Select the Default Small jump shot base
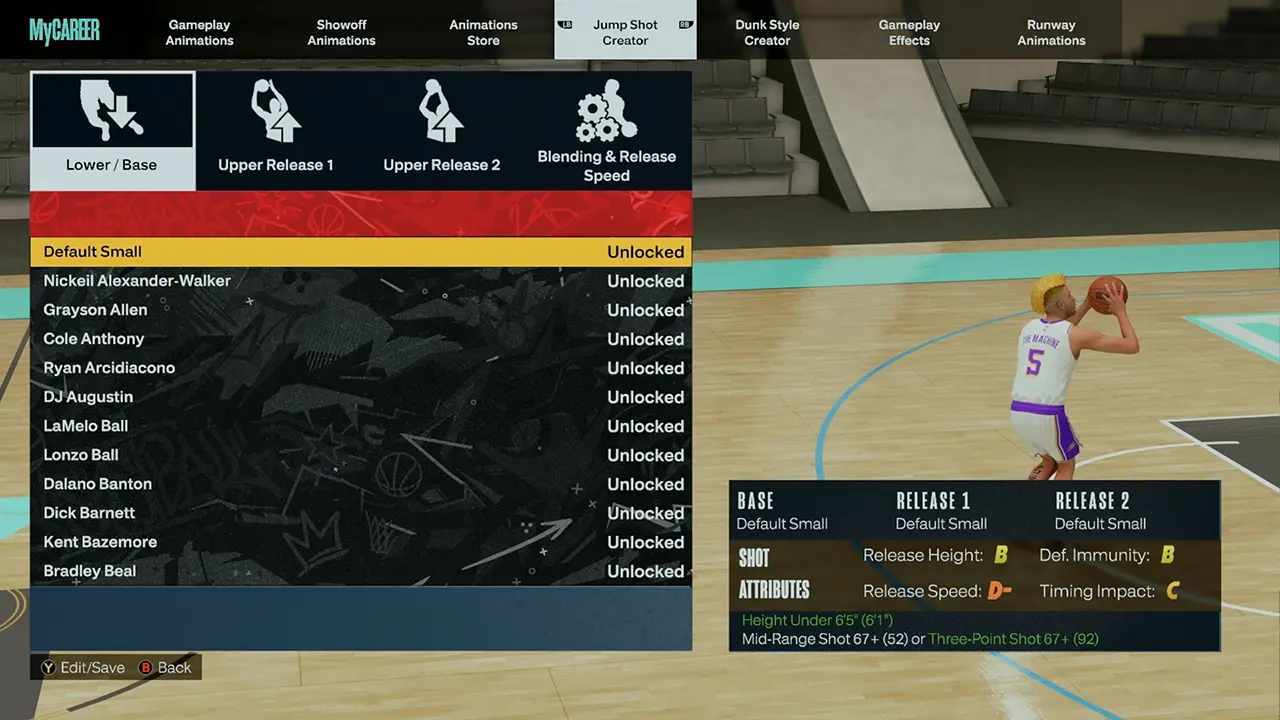The height and width of the screenshot is (720, 1280). [360, 252]
